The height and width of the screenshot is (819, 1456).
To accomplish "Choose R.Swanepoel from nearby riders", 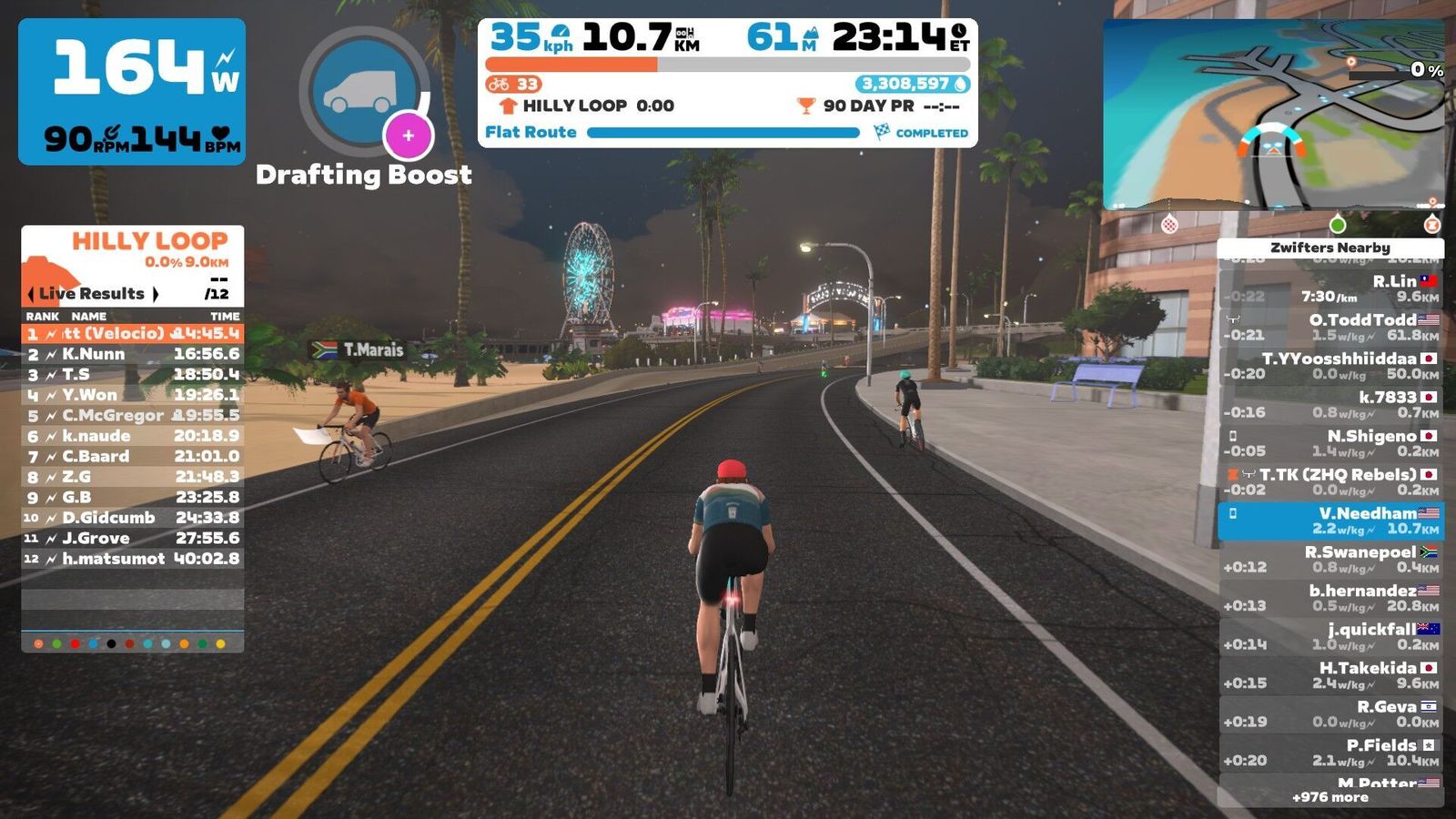I will [x=1330, y=559].
